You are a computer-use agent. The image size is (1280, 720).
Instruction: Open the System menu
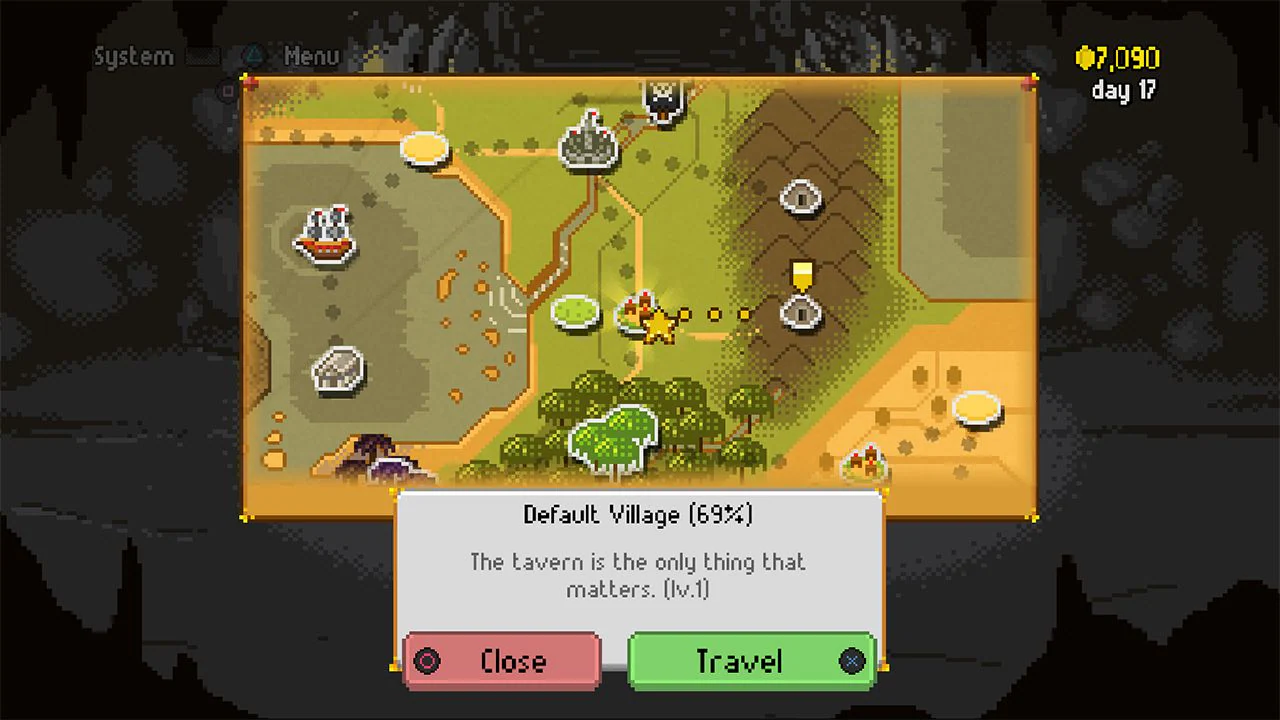click(x=133, y=57)
